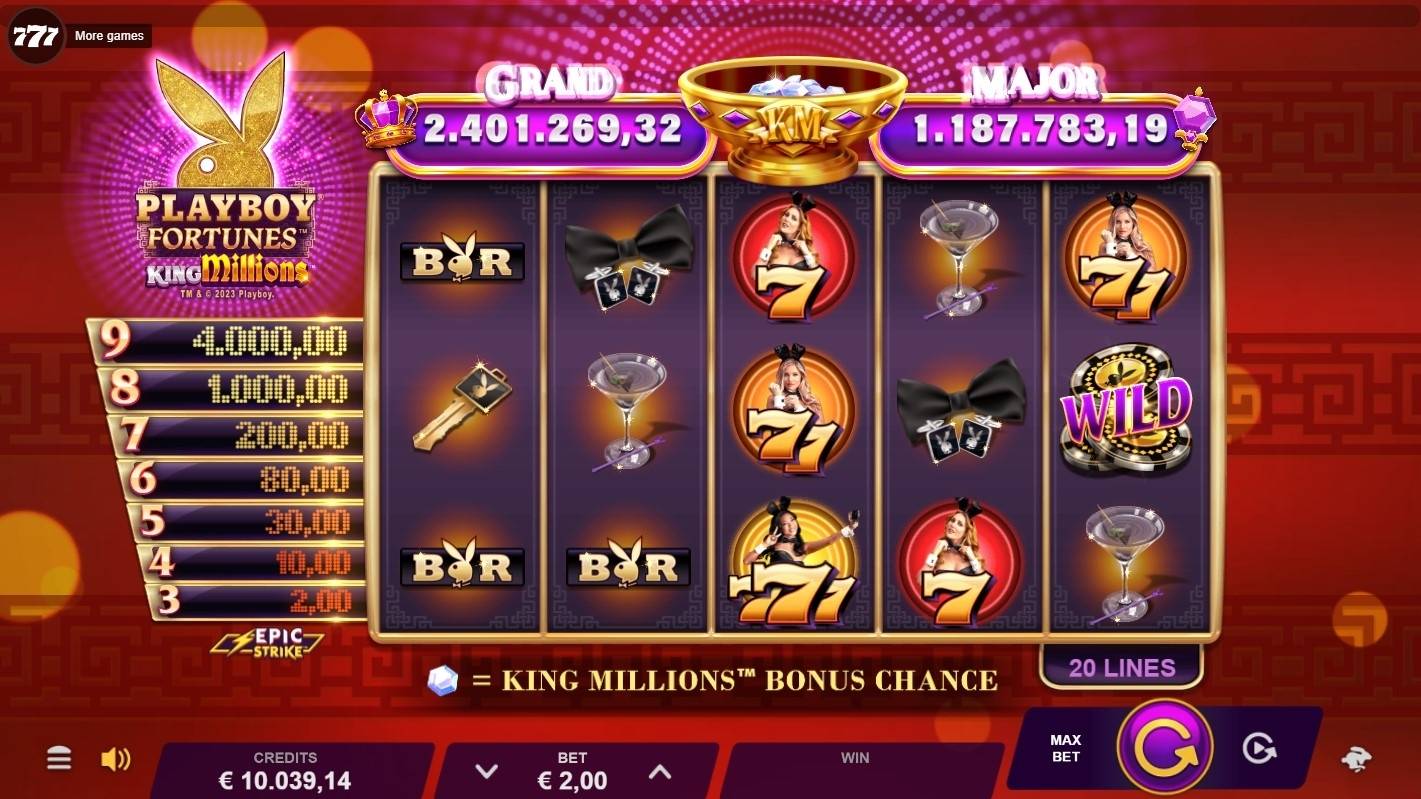1421x799 pixels.
Task: Open More games
Action: 109,35
